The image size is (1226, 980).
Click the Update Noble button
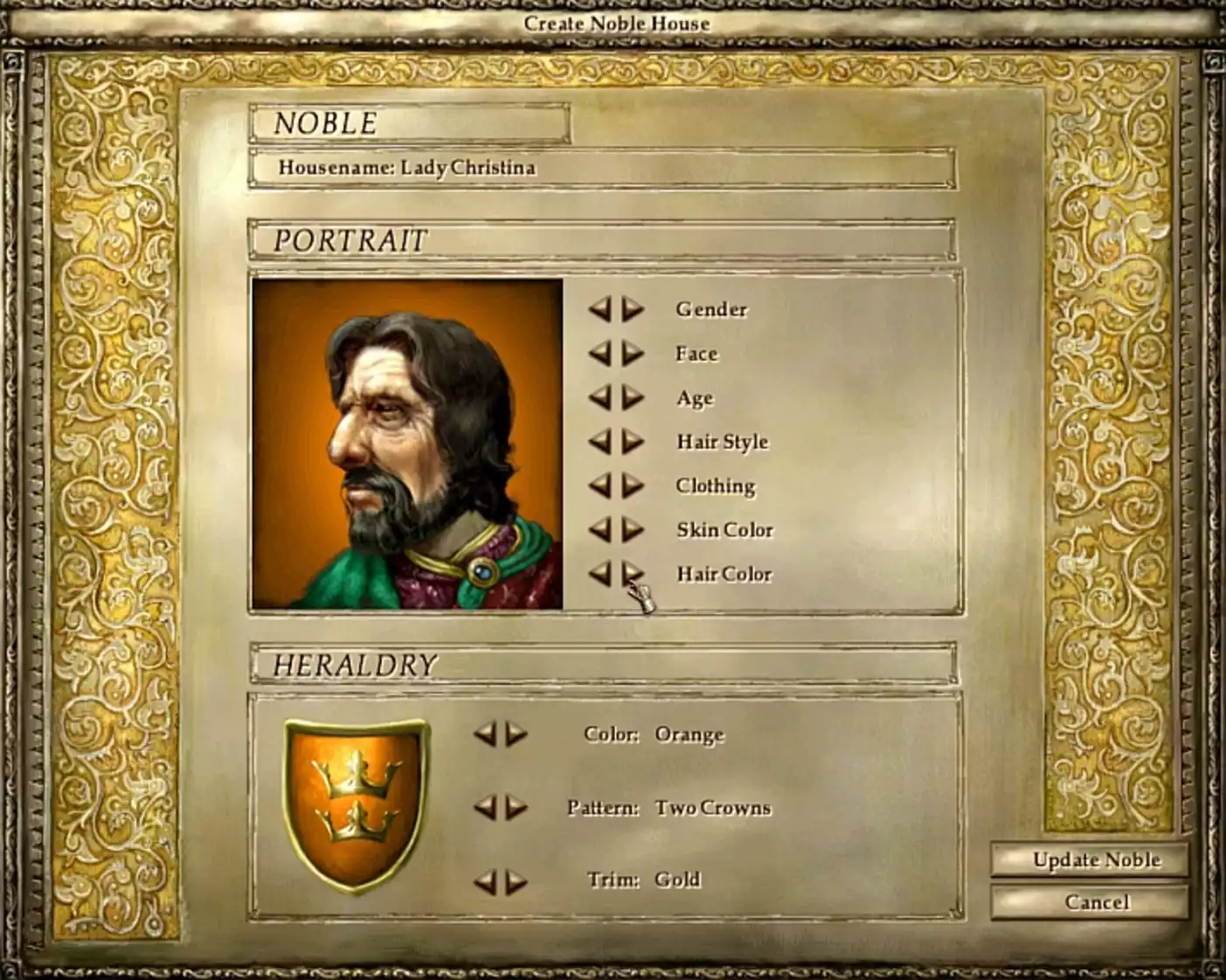tap(1095, 860)
